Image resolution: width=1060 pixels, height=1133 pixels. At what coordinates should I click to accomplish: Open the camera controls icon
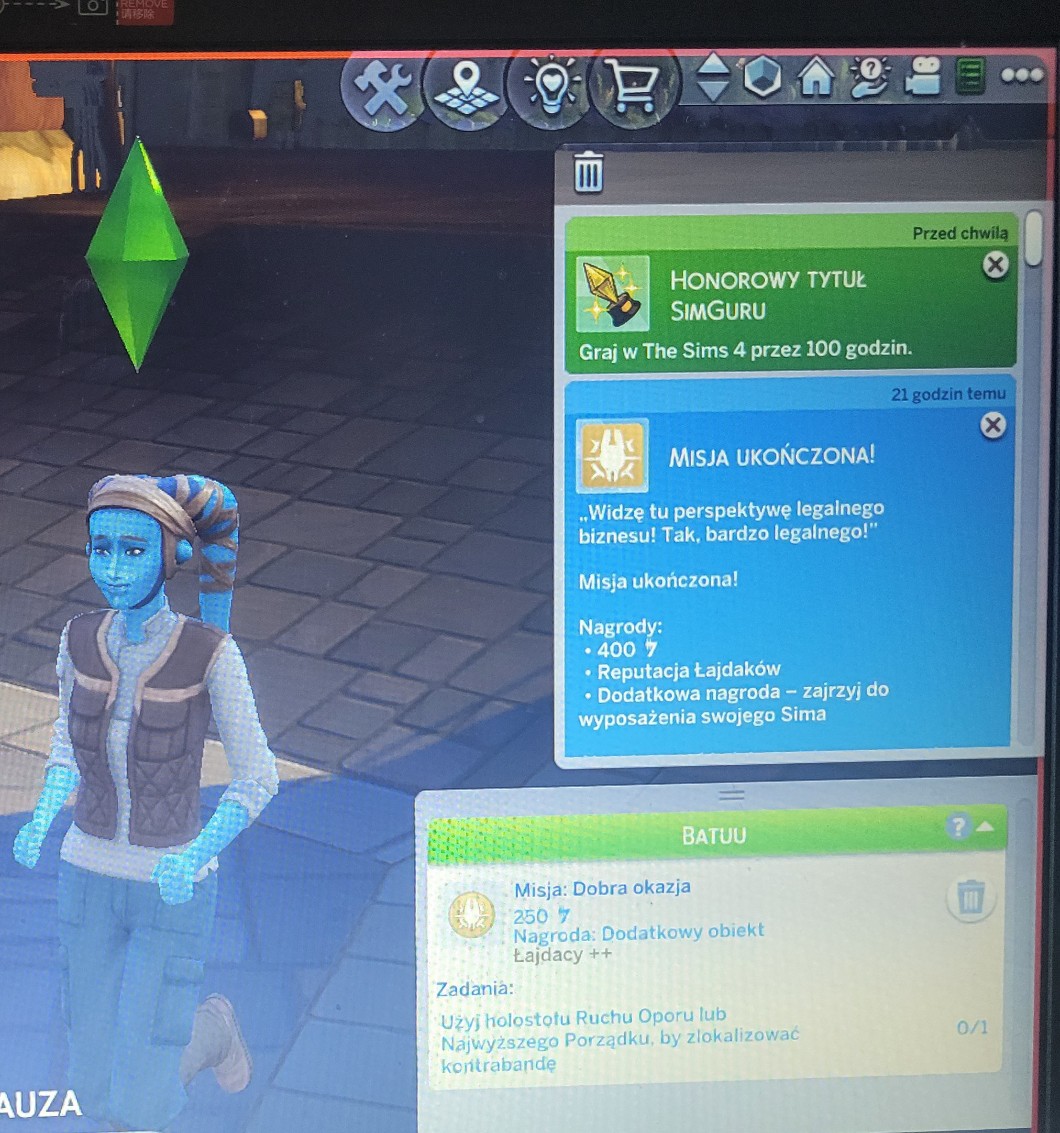(924, 77)
